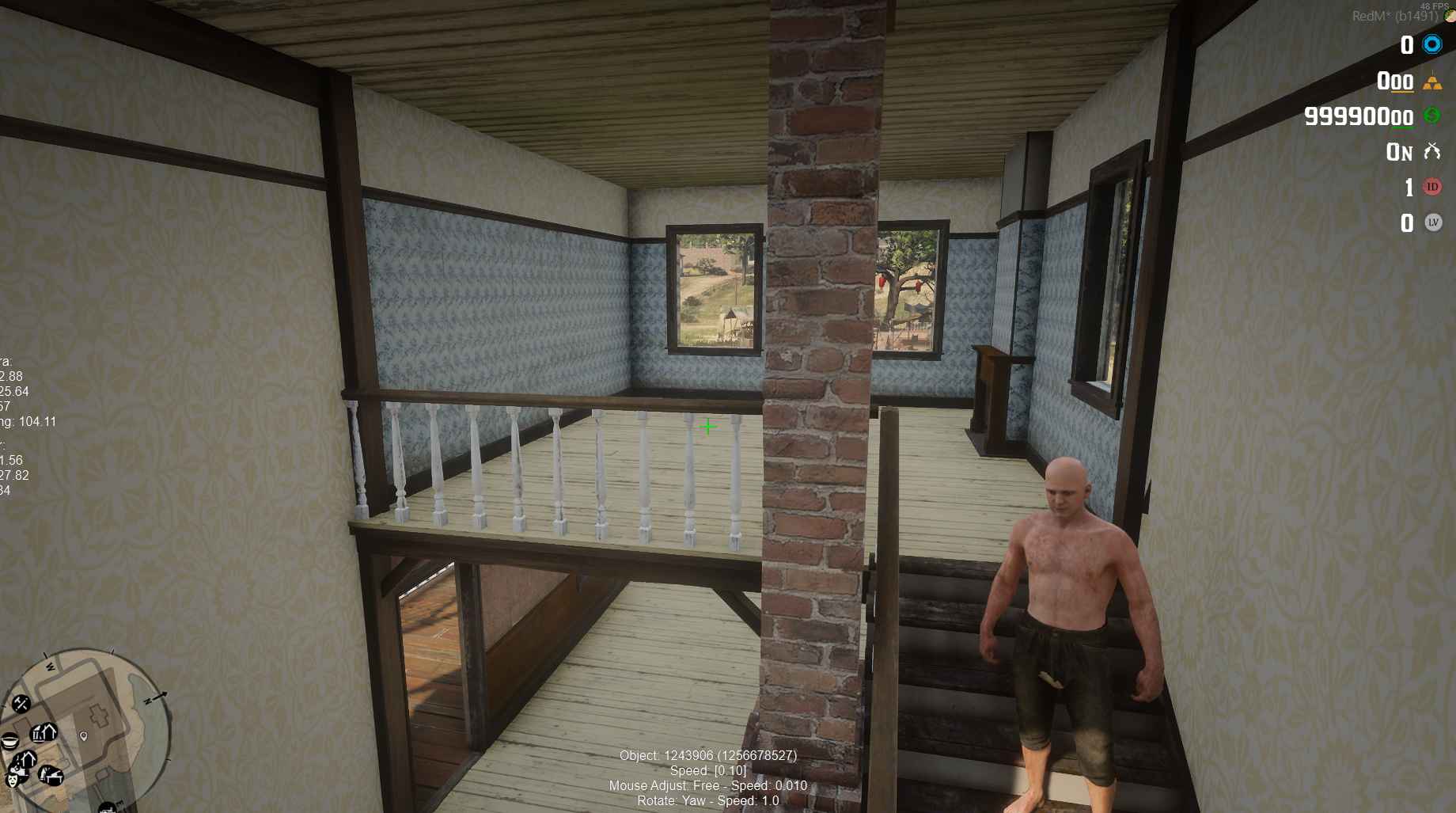Click the location pin marker on minimap
This screenshot has width=1456, height=813.
[83, 737]
